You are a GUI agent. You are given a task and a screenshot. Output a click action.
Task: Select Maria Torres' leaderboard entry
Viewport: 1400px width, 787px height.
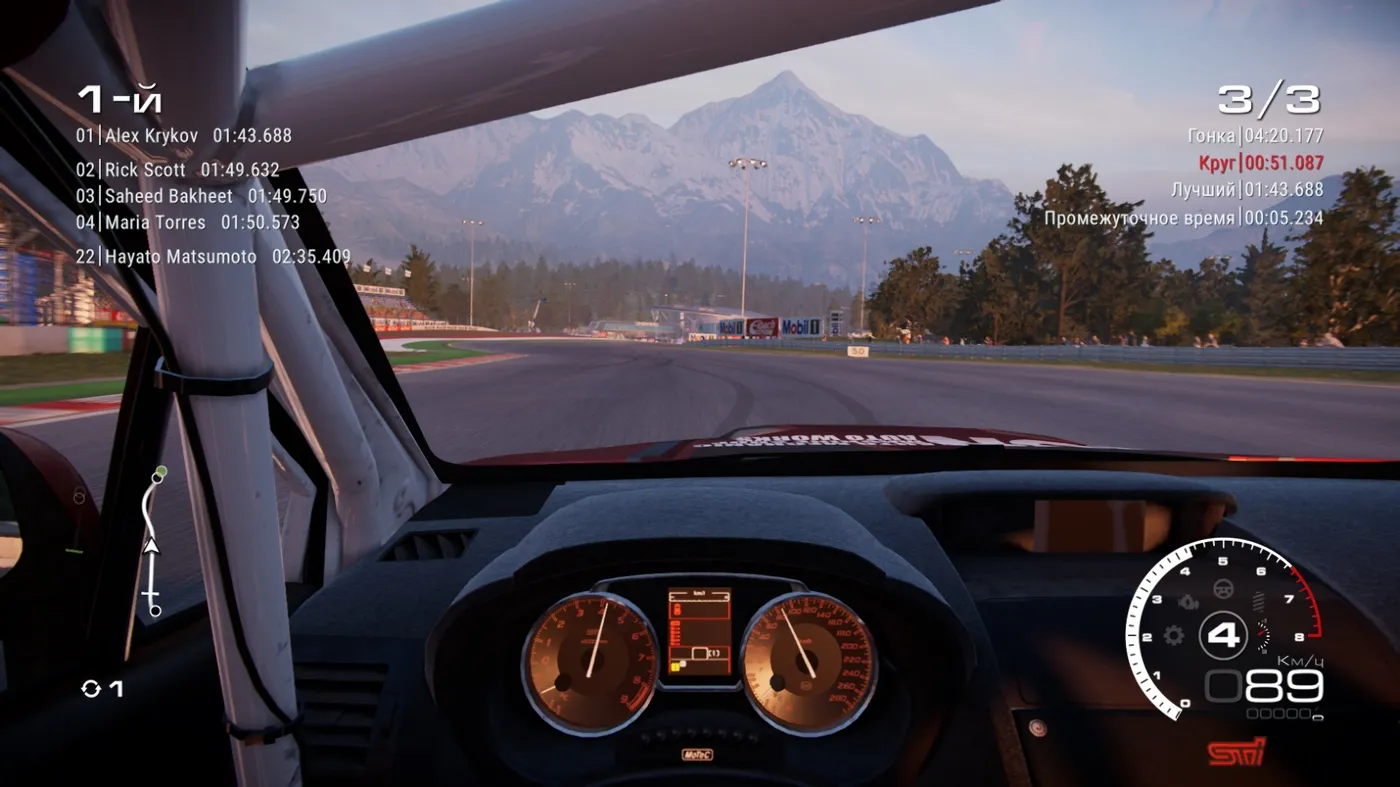tap(187, 222)
